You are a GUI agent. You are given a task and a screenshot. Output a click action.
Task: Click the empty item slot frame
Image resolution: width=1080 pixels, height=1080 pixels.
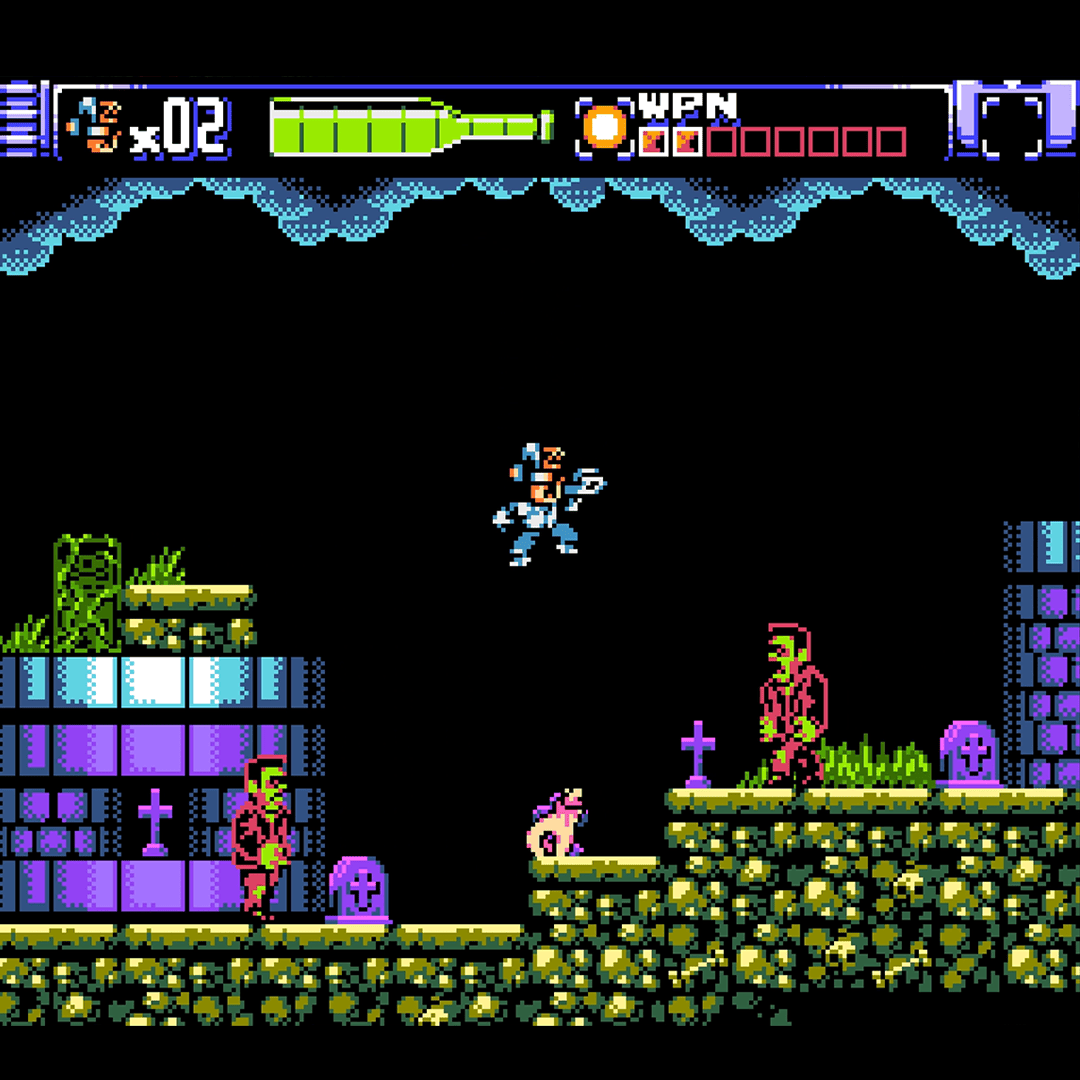tap(1010, 126)
